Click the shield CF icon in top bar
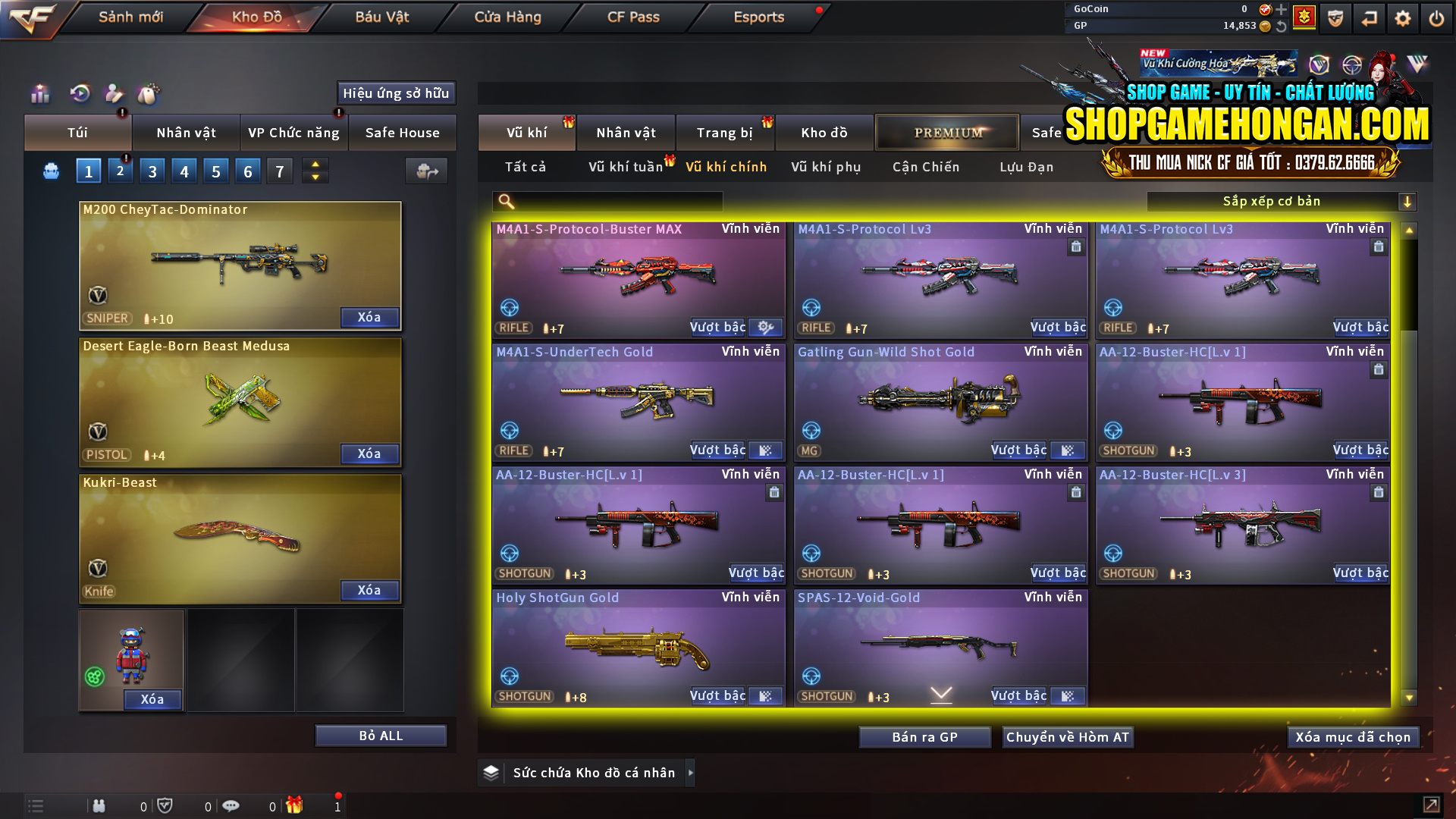This screenshot has height=819, width=1456. coord(1335,17)
